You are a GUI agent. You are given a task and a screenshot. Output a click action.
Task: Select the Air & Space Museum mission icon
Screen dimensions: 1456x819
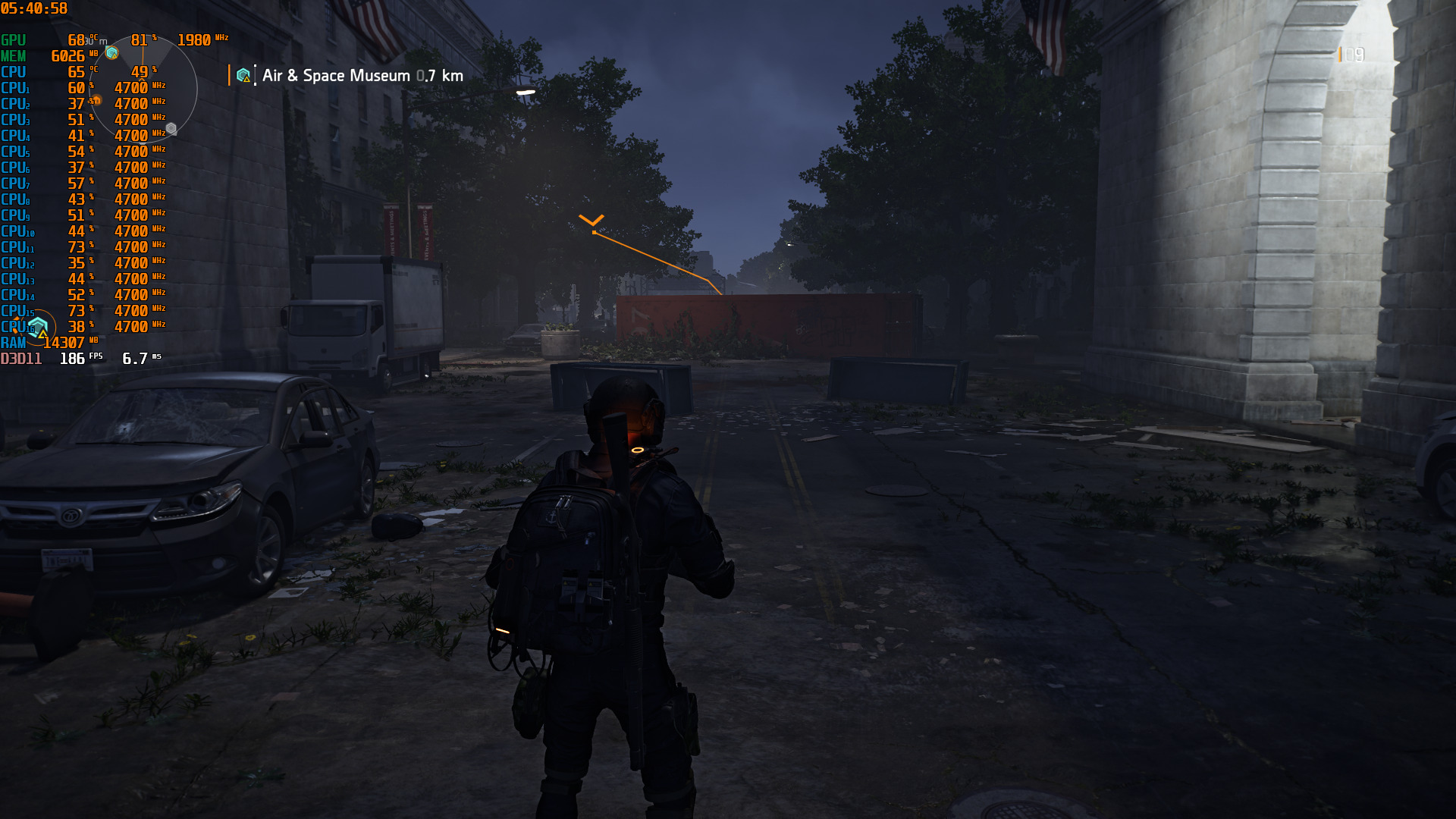point(243,76)
